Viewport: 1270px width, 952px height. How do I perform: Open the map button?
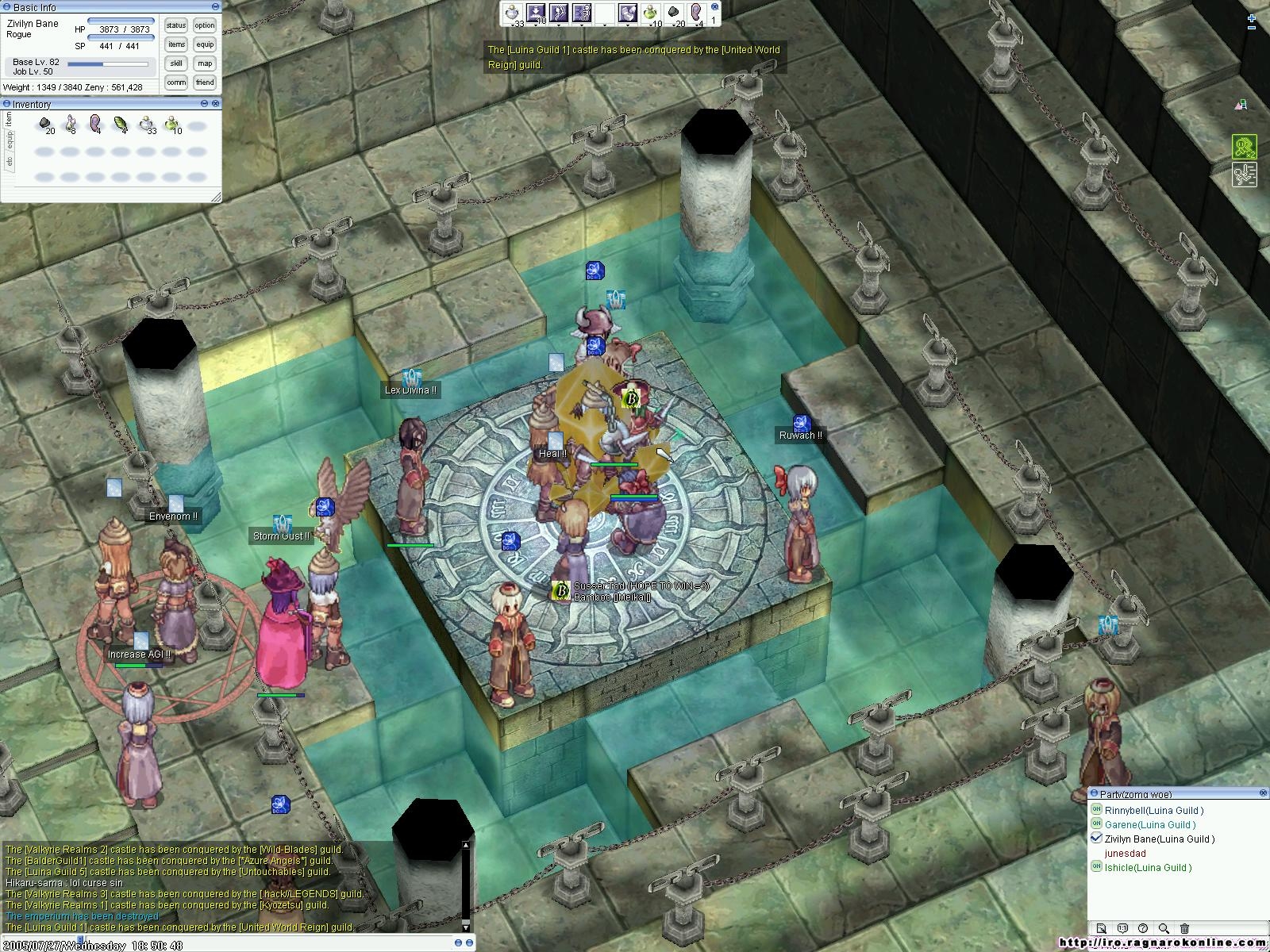coord(205,63)
